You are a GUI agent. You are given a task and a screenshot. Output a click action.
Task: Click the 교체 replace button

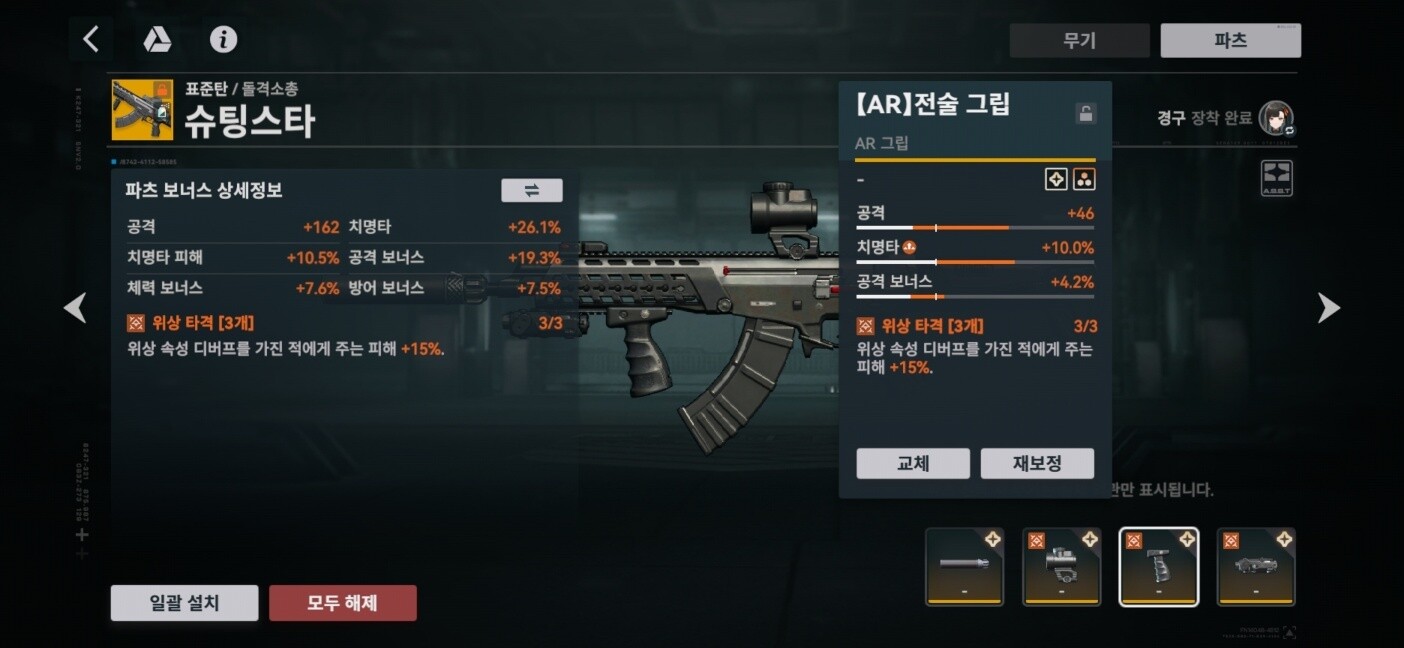pos(913,463)
